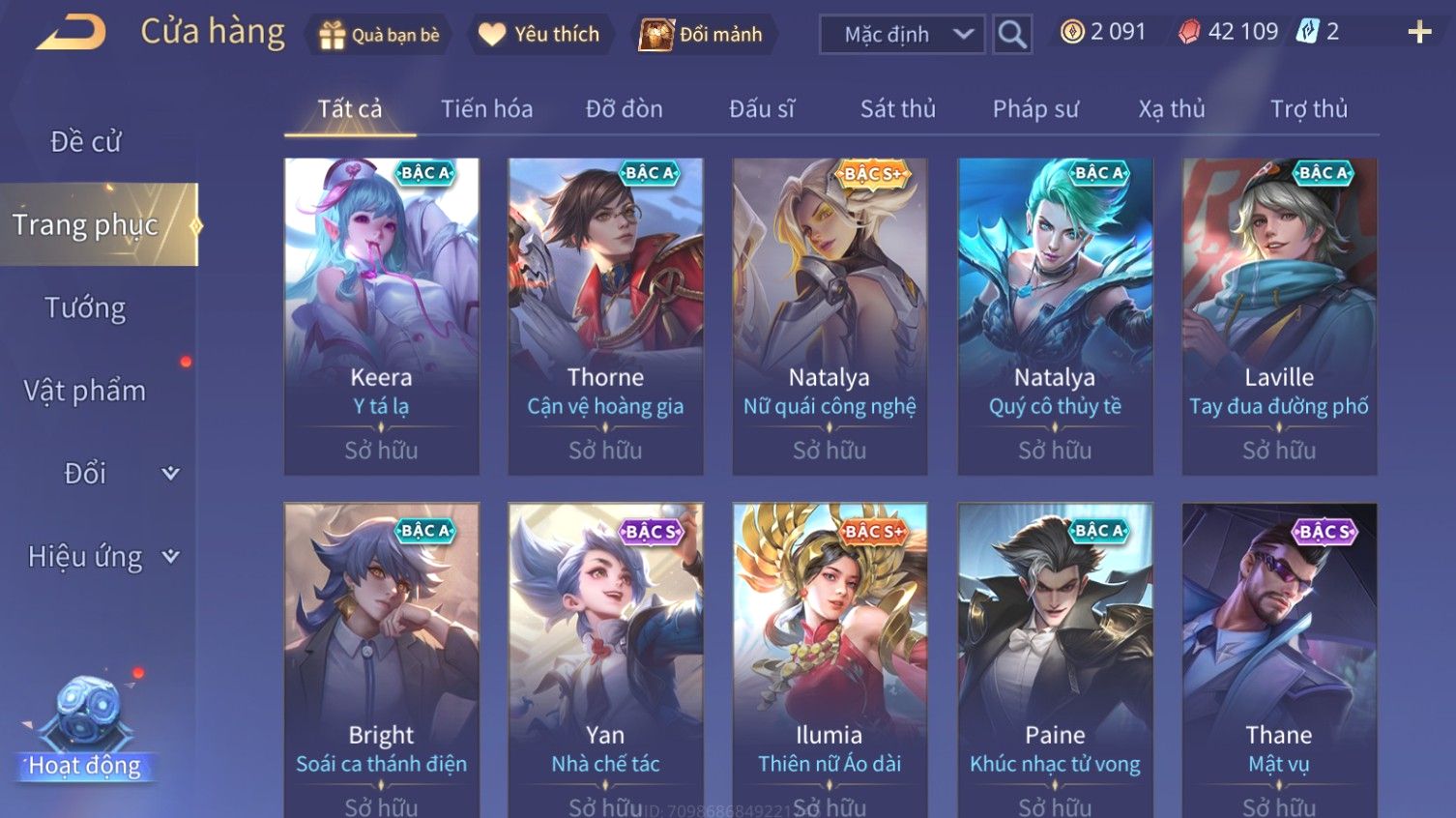Open the Đề cử section

pyautogui.click(x=85, y=142)
